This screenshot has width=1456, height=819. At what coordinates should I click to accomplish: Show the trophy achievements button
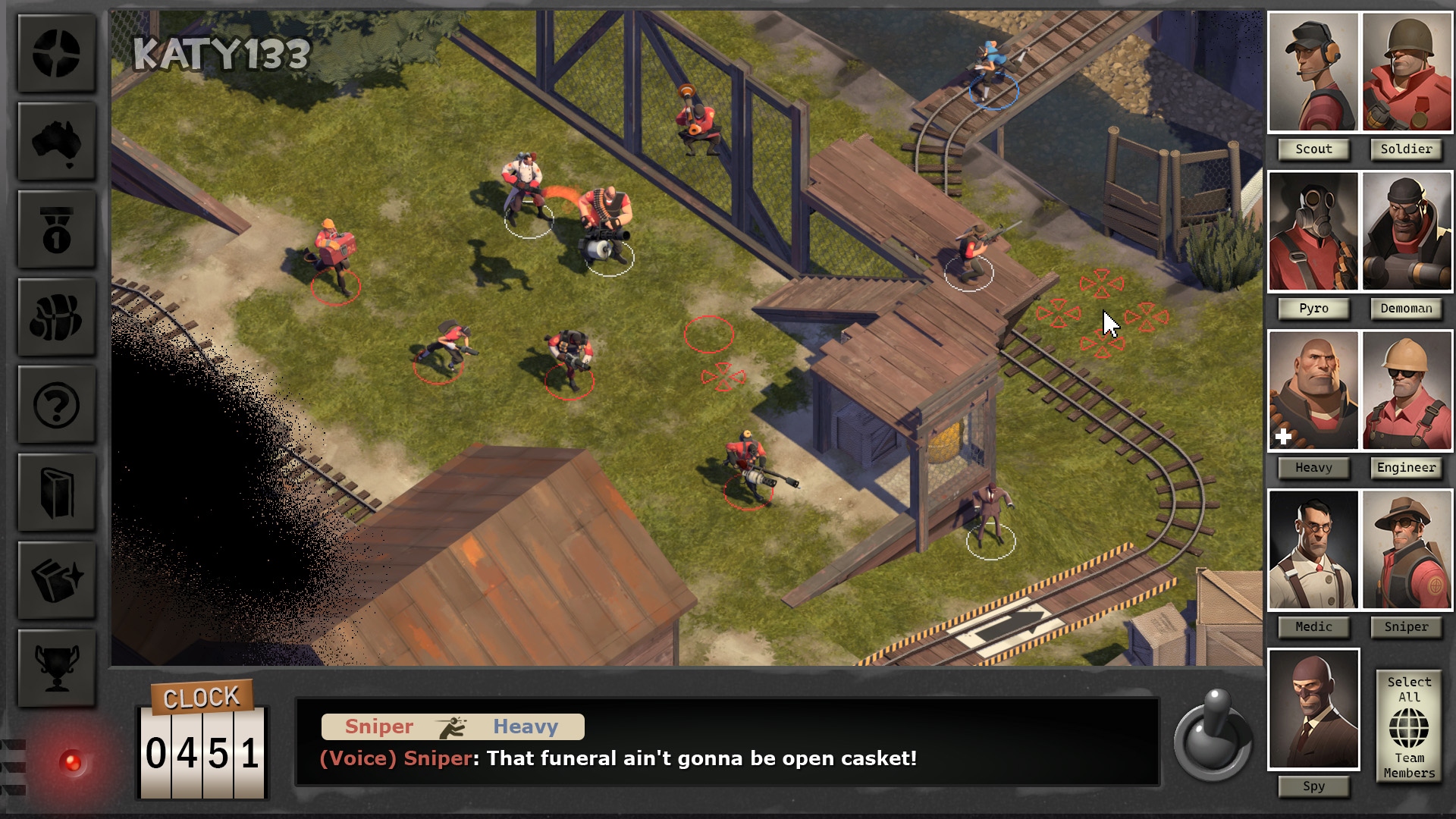56,668
